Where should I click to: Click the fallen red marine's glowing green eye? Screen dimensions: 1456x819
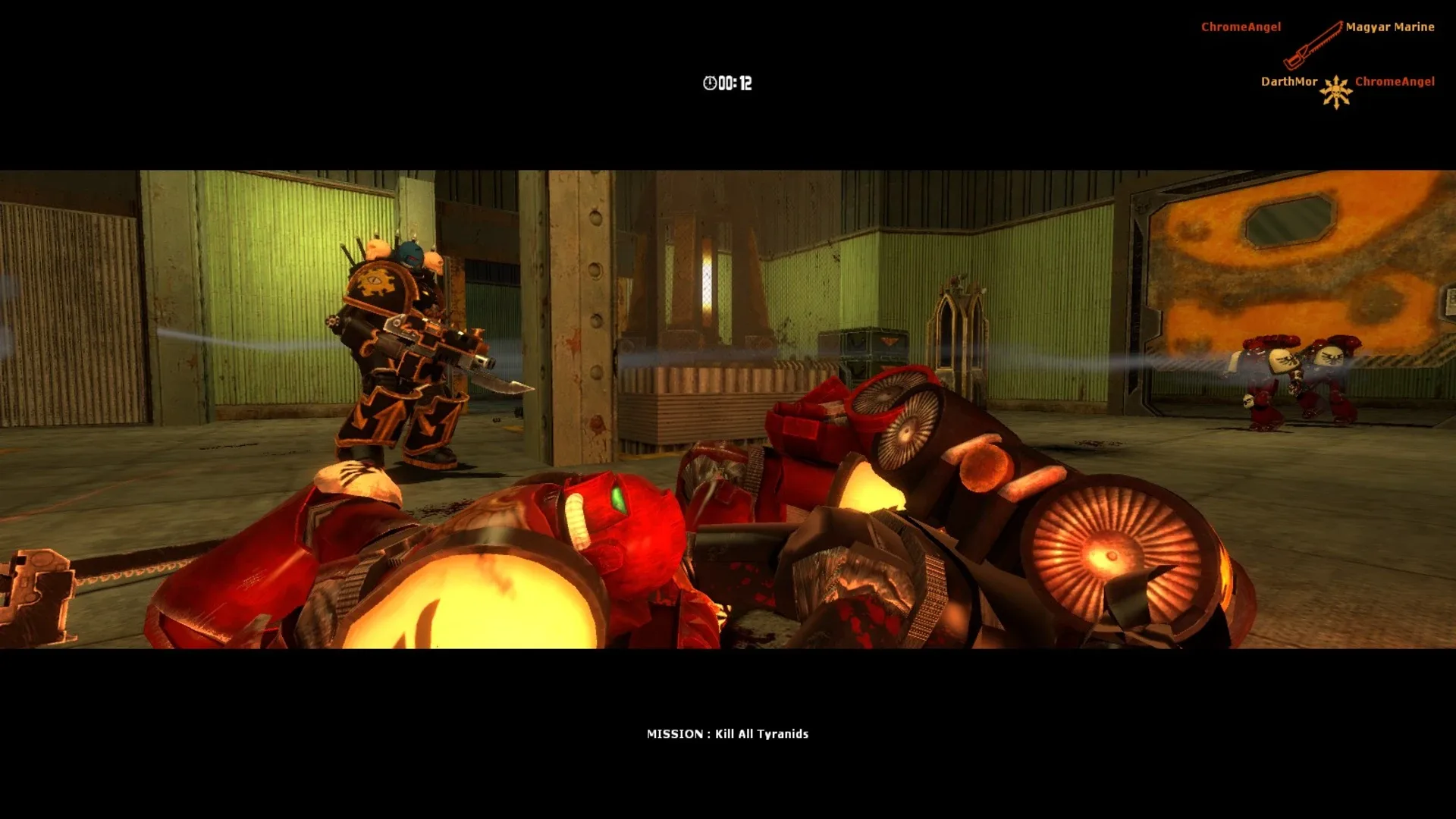[620, 498]
